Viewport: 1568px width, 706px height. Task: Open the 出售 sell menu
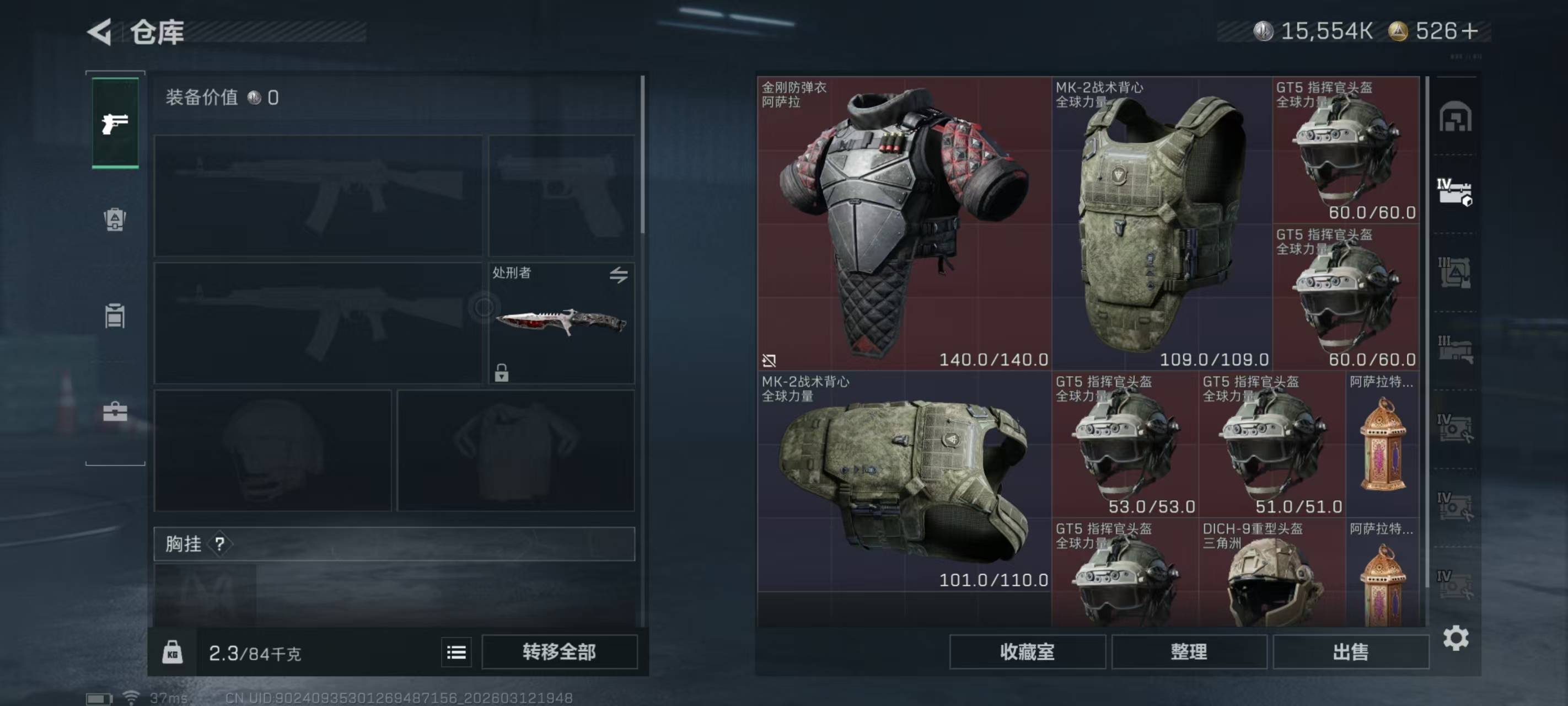click(x=1350, y=652)
